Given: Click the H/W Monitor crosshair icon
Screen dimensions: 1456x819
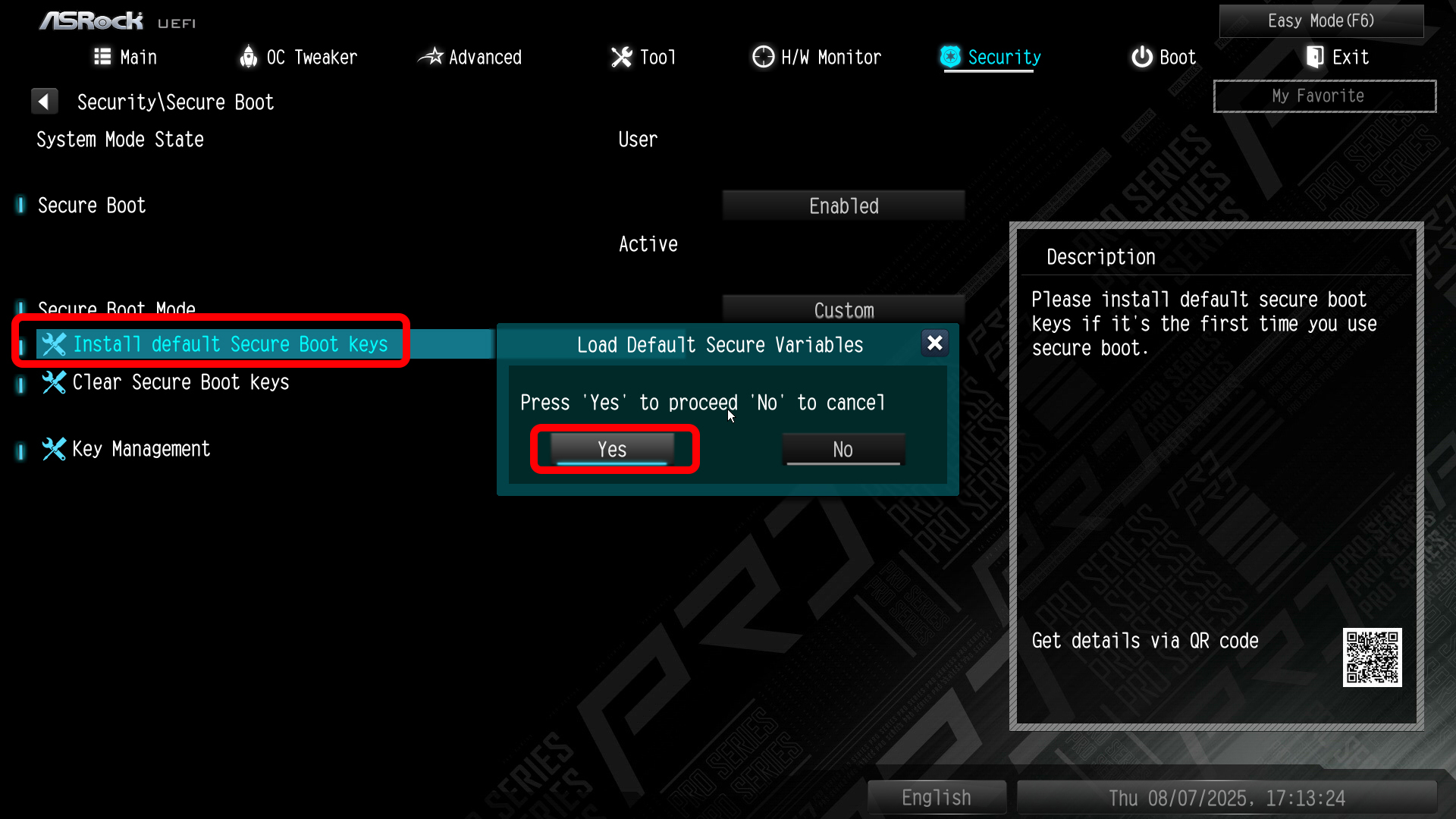Looking at the screenshot, I should point(763,57).
